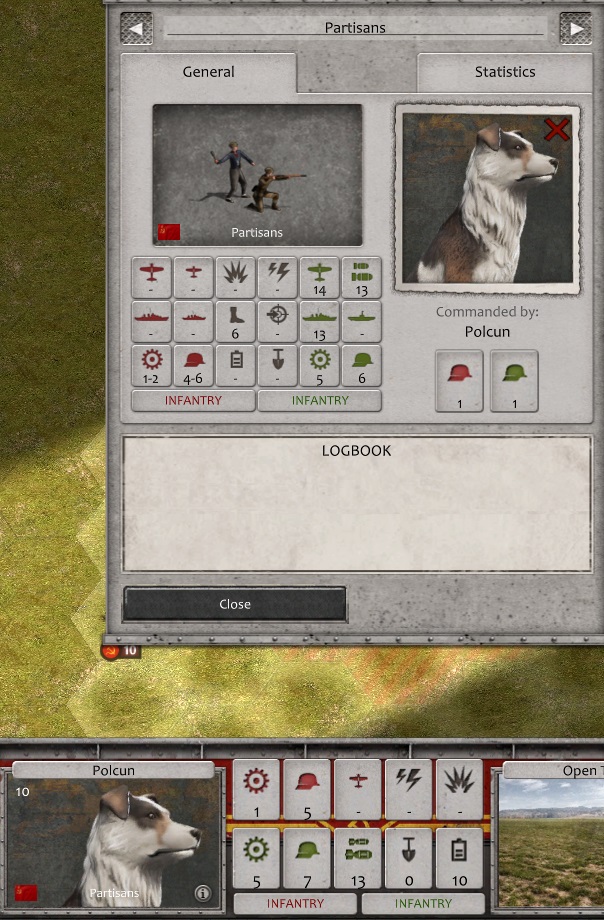Select the General tab
This screenshot has width=604, height=920.
coord(208,72)
